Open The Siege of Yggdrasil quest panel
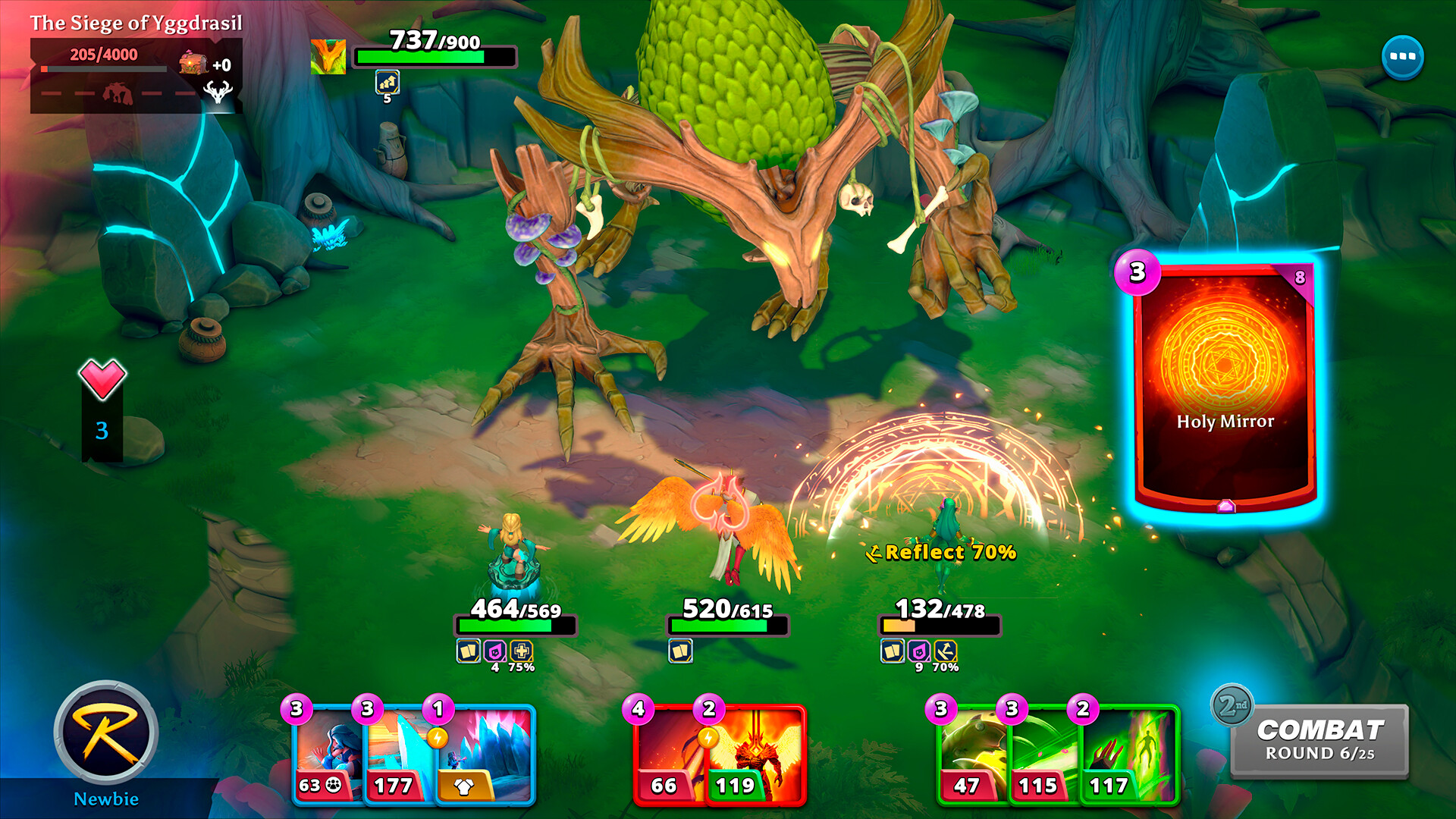This screenshot has width=1456, height=819. point(135,24)
